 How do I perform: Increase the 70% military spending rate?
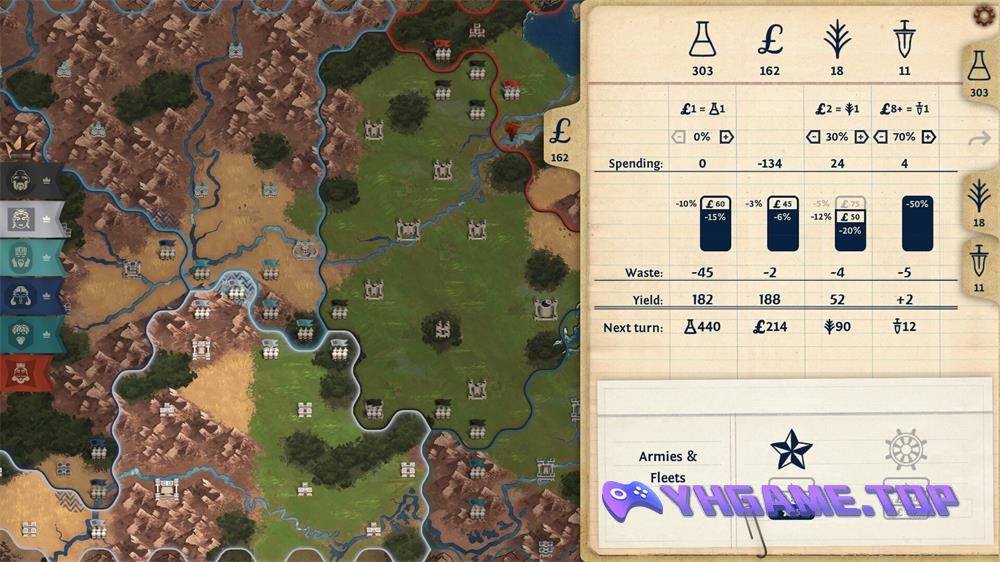pyautogui.click(x=929, y=137)
